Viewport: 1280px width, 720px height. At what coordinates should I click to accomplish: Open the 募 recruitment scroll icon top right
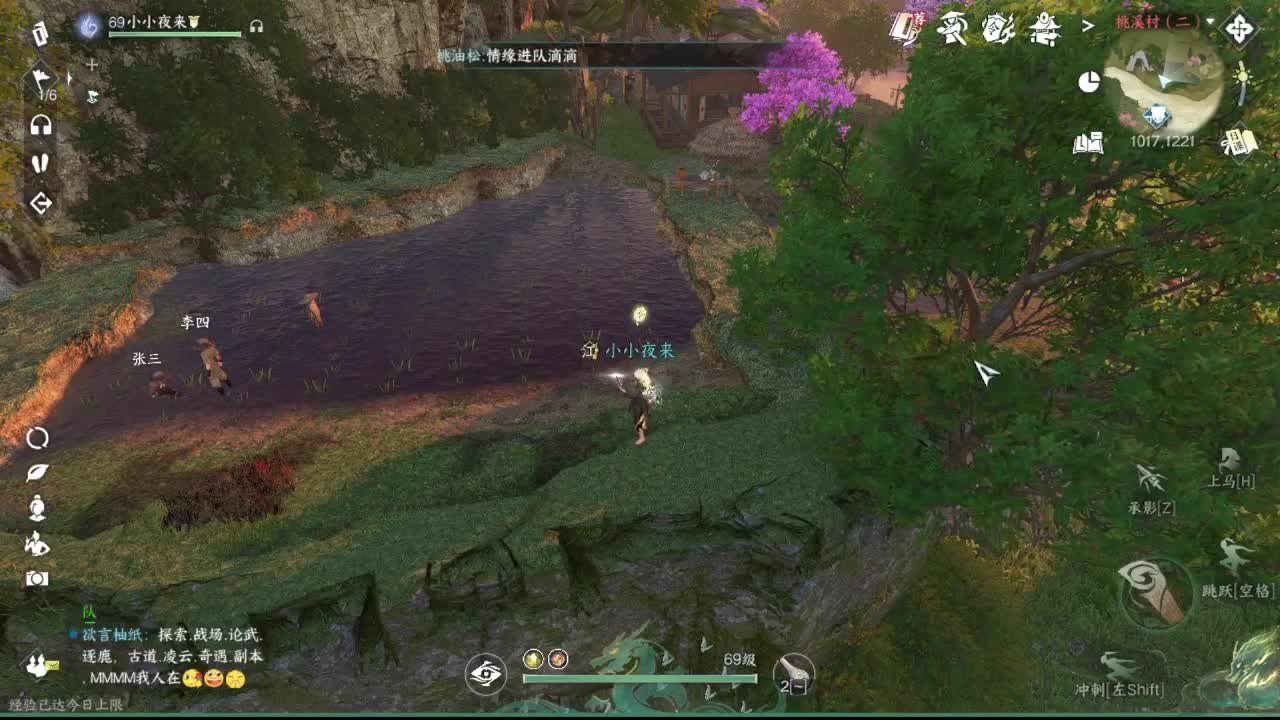tap(903, 25)
